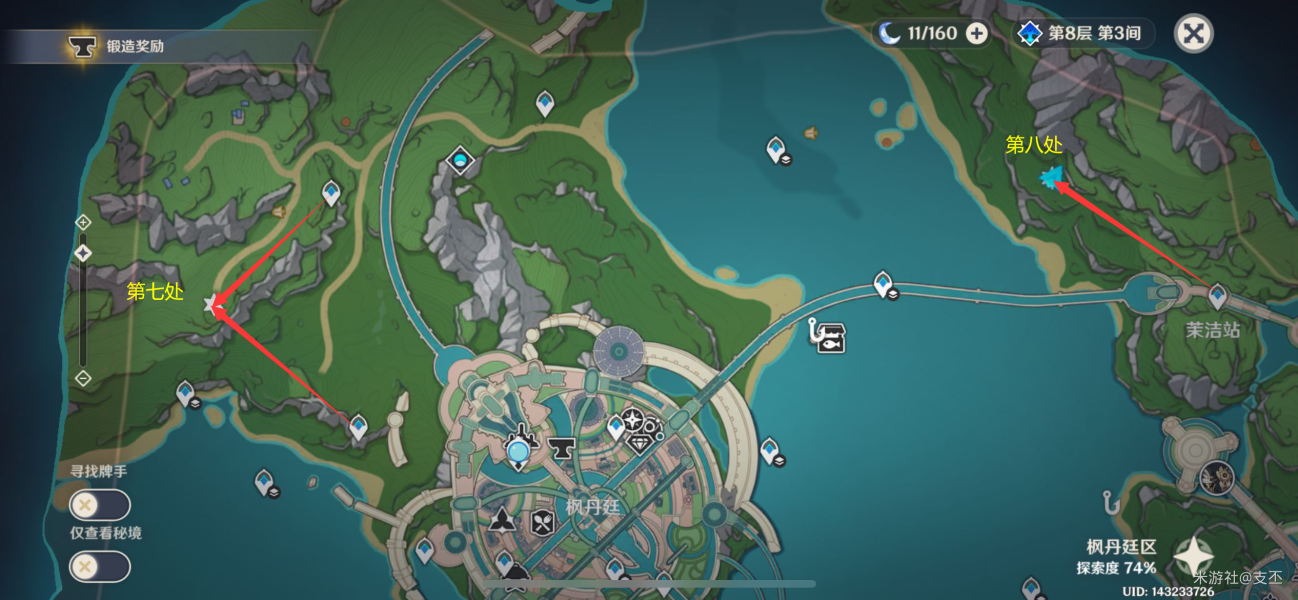Zoom in with the map slider's top button
The width and height of the screenshot is (1298, 600).
pos(83,222)
